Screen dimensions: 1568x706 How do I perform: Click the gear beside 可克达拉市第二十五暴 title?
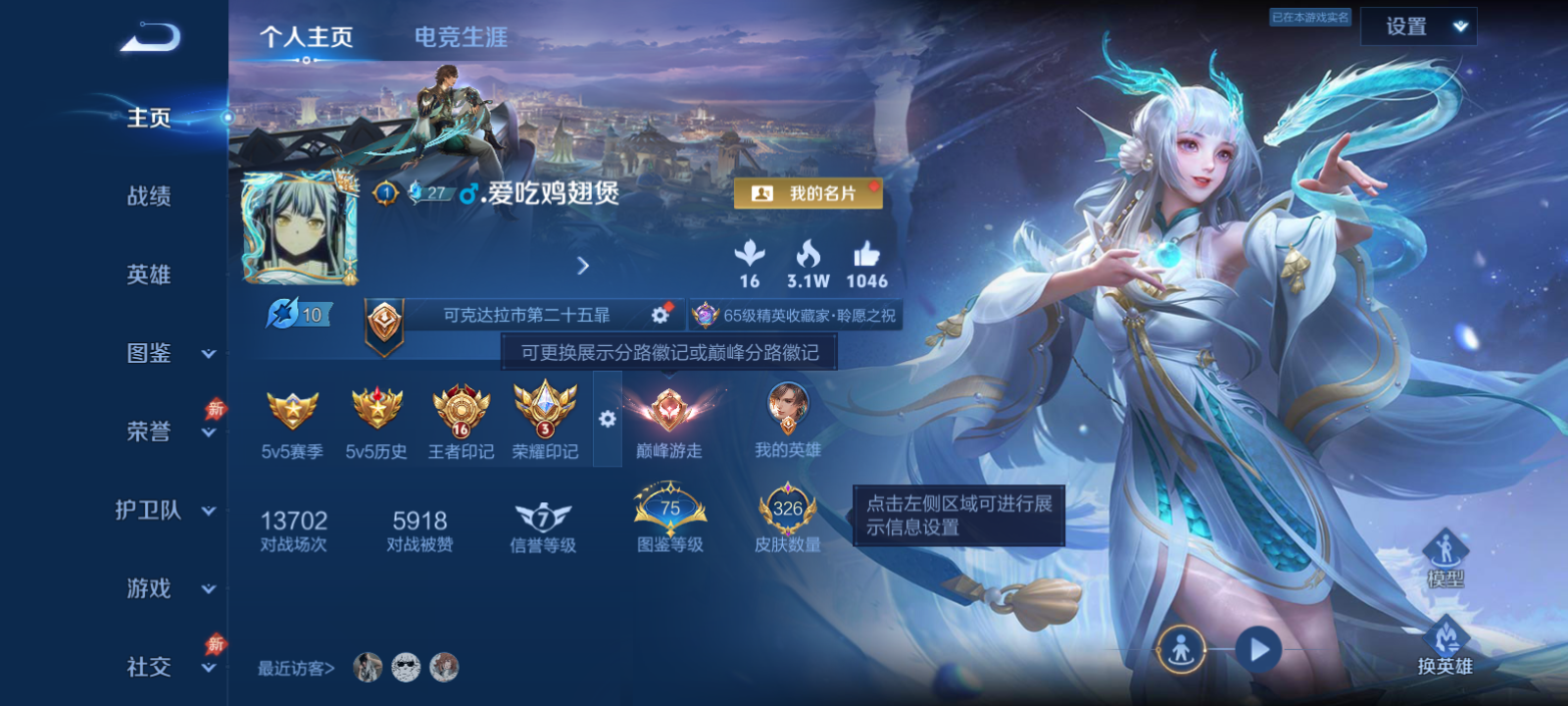tap(659, 315)
